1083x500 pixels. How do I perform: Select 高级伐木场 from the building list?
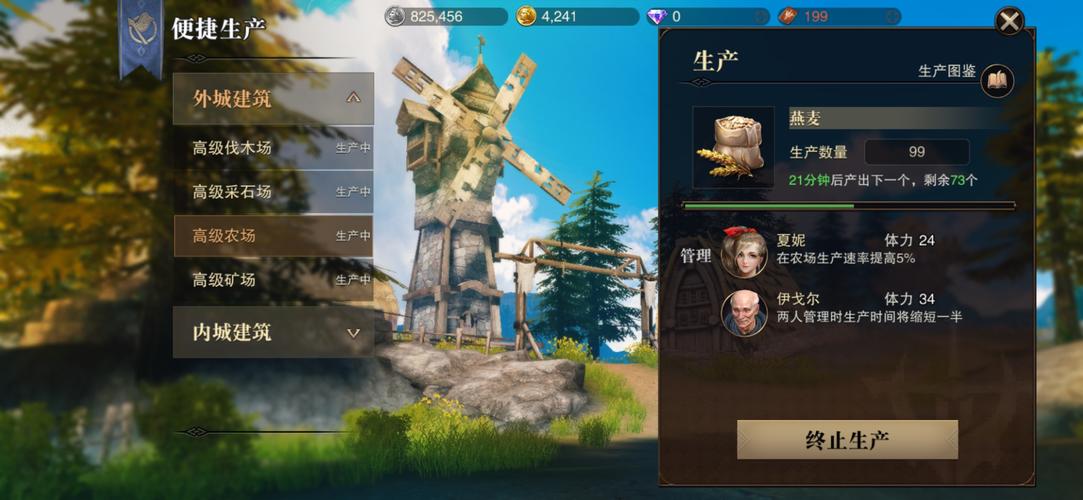[x=273, y=148]
